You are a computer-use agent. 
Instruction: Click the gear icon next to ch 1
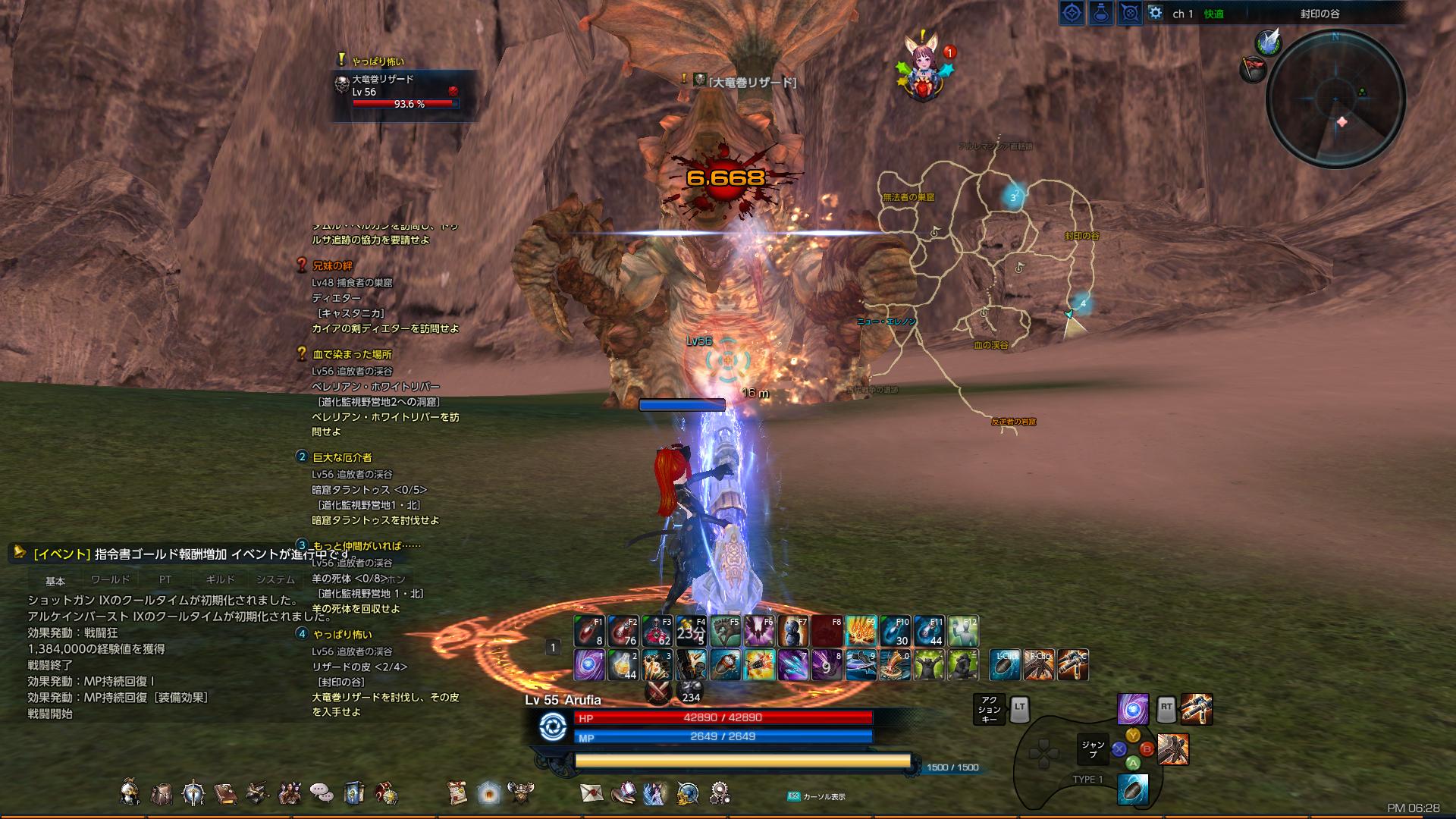click(x=1153, y=13)
